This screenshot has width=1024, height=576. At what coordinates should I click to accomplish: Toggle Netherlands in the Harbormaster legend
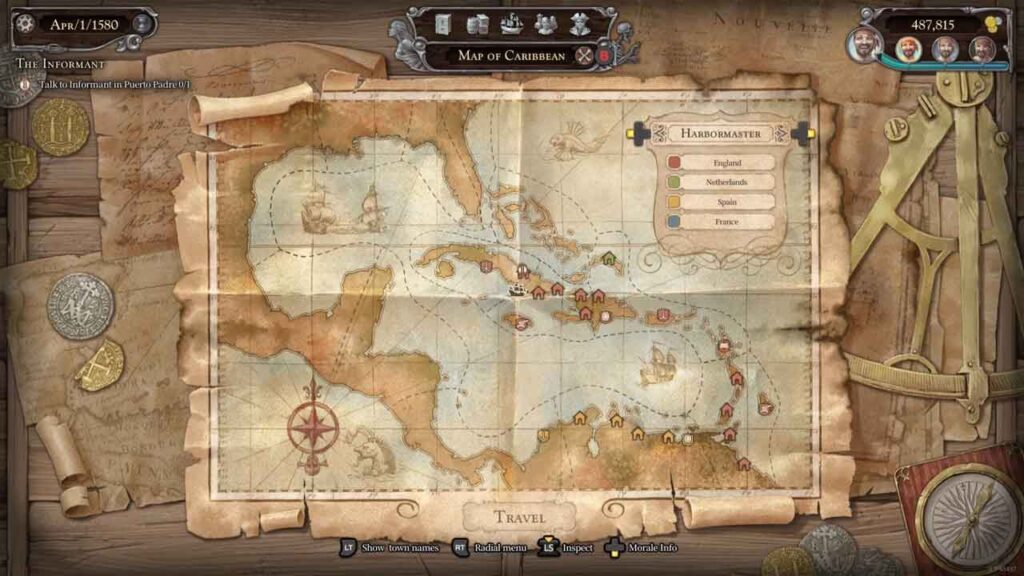point(713,182)
